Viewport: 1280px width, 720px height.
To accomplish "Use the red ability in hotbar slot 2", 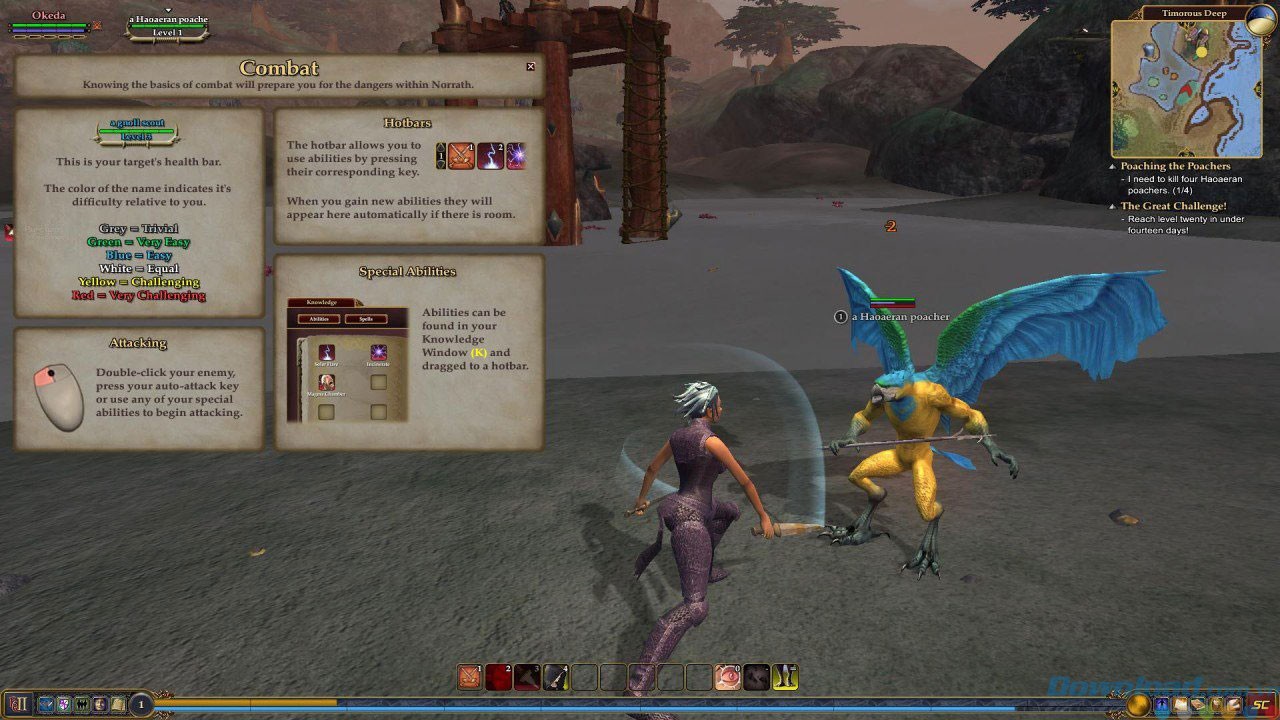I will (x=498, y=677).
